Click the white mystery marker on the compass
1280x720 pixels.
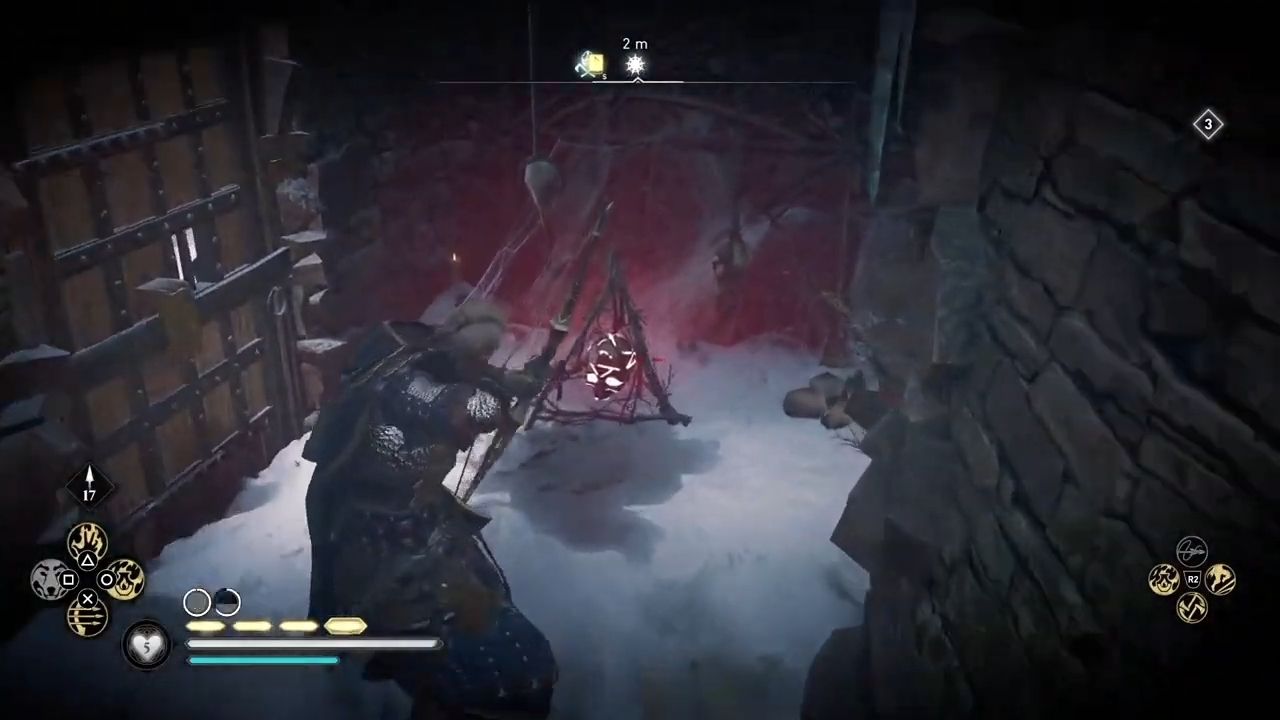(636, 64)
